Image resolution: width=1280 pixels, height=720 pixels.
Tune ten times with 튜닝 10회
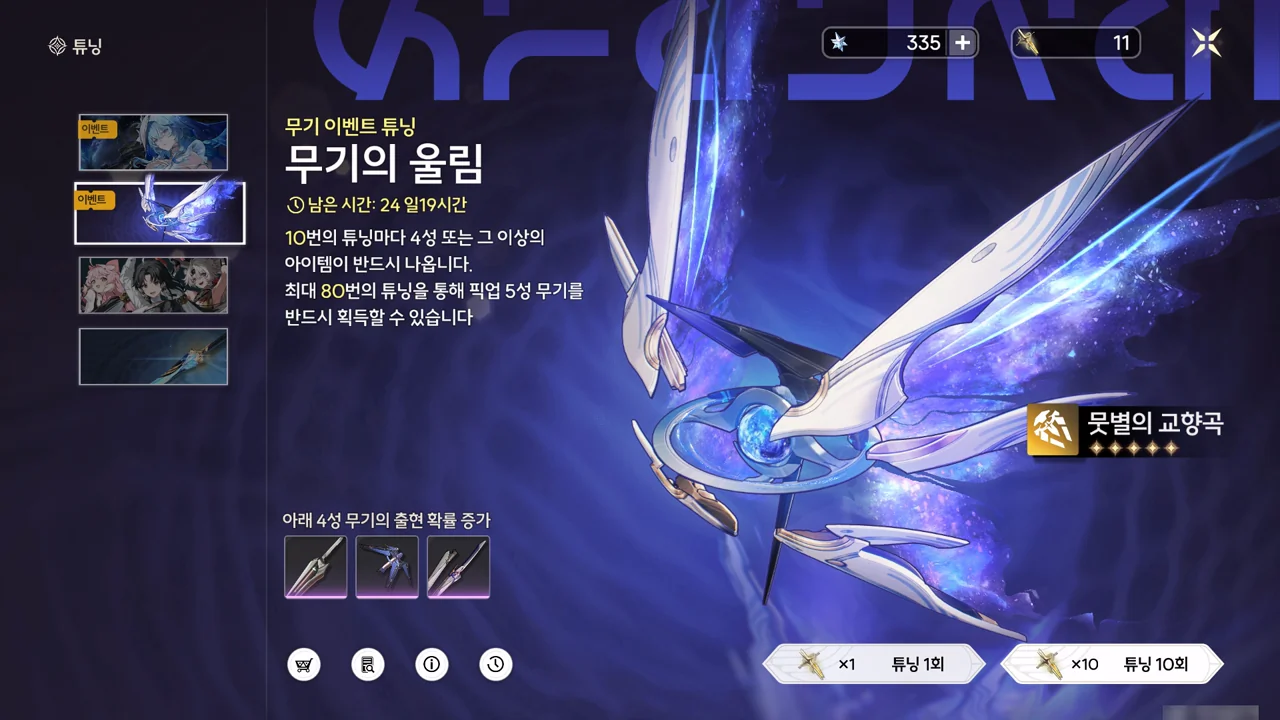click(x=1111, y=664)
